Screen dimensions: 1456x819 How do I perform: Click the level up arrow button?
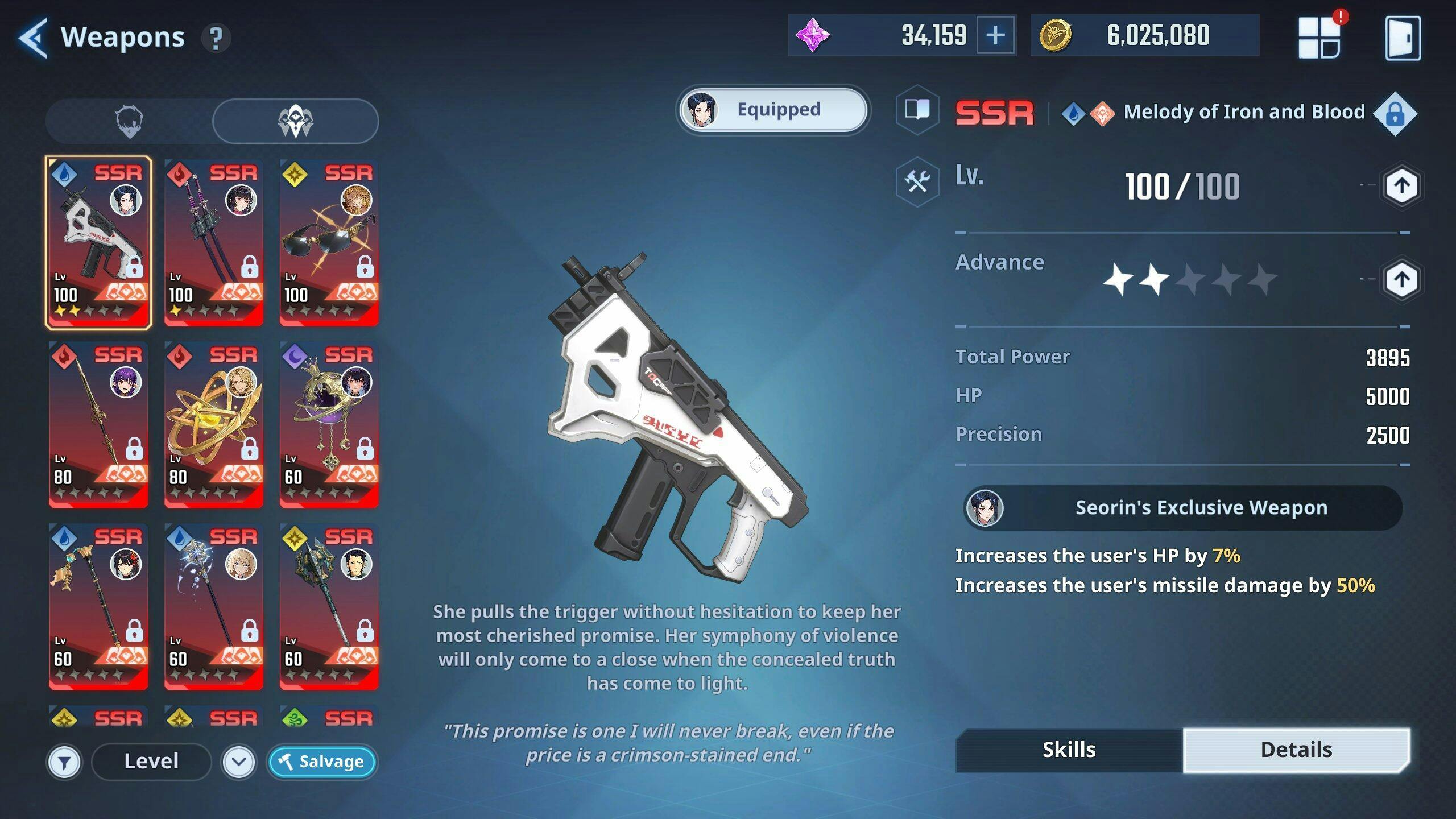coord(1401,186)
